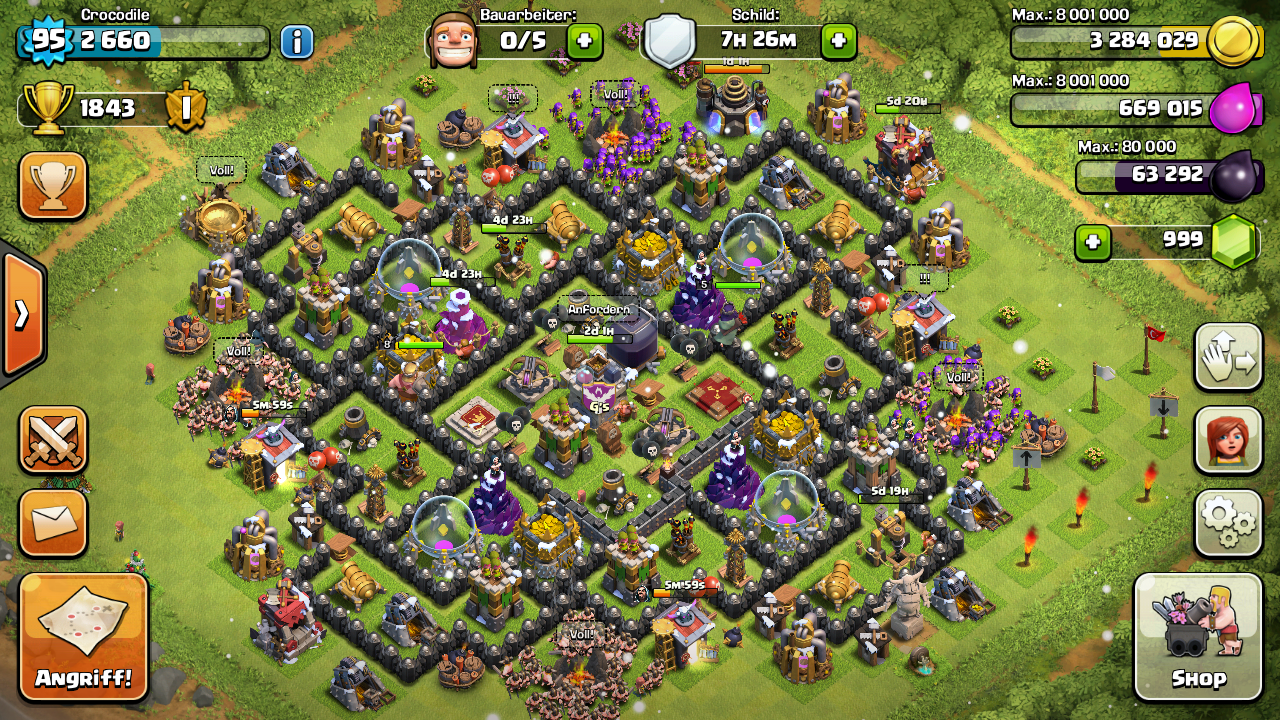Click the blue info button by player name
This screenshot has height=720, width=1280.
coord(296,41)
